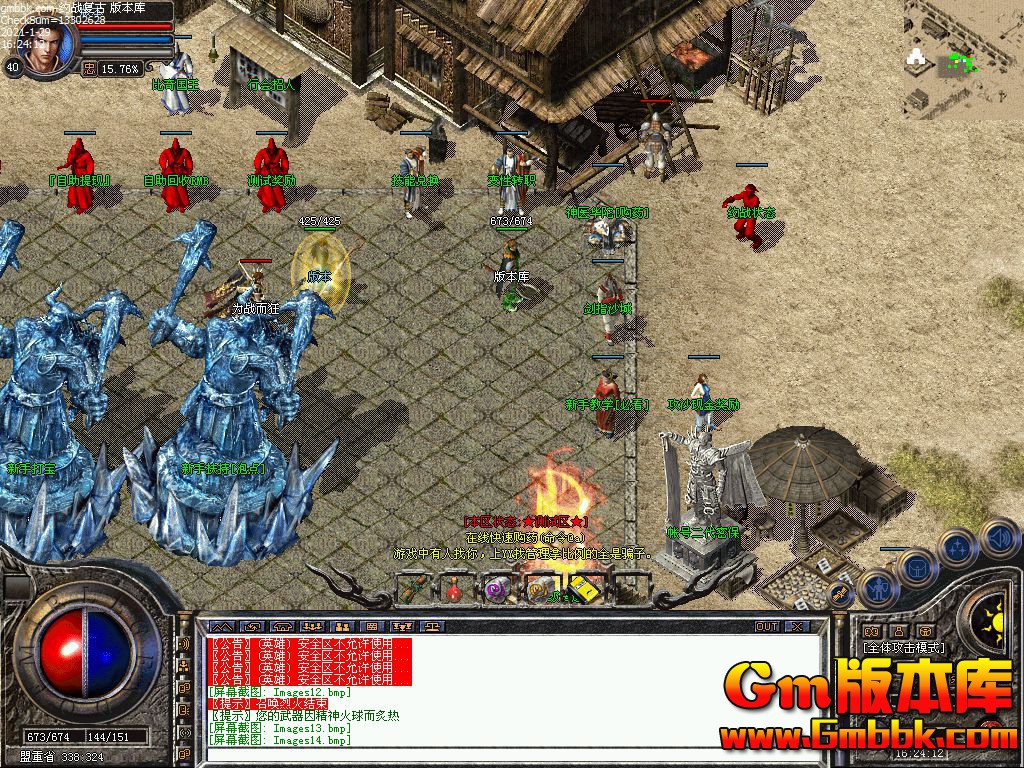The image size is (1024, 768).
Task: Open the character equipment round button
Action: click(879, 588)
